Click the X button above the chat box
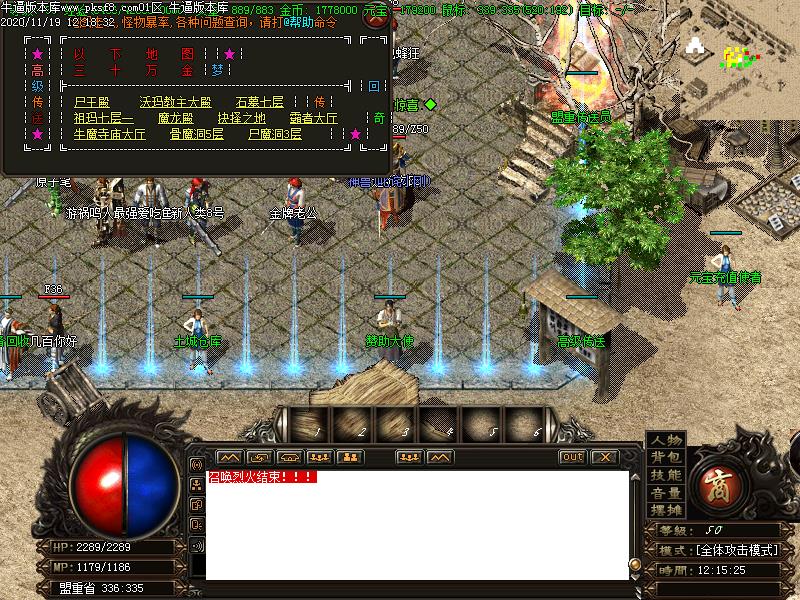Viewport: 800px width, 600px height. 603,457
